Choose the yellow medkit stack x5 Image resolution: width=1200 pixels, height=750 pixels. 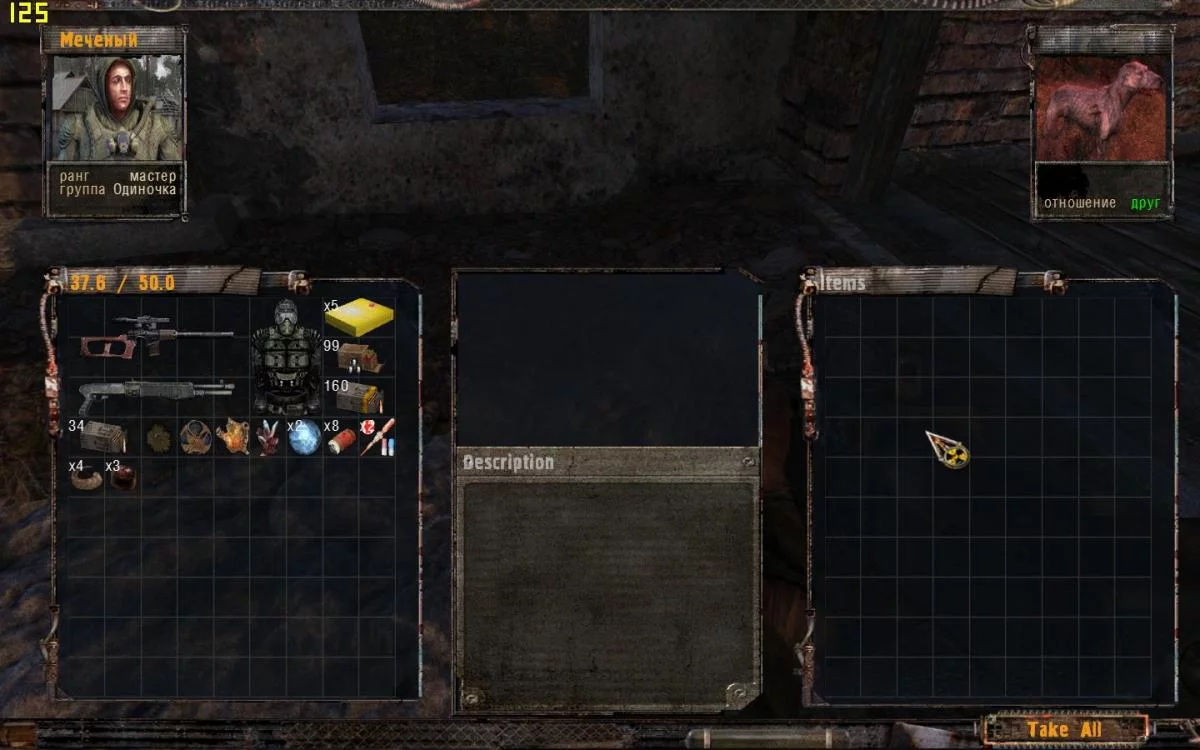358,318
